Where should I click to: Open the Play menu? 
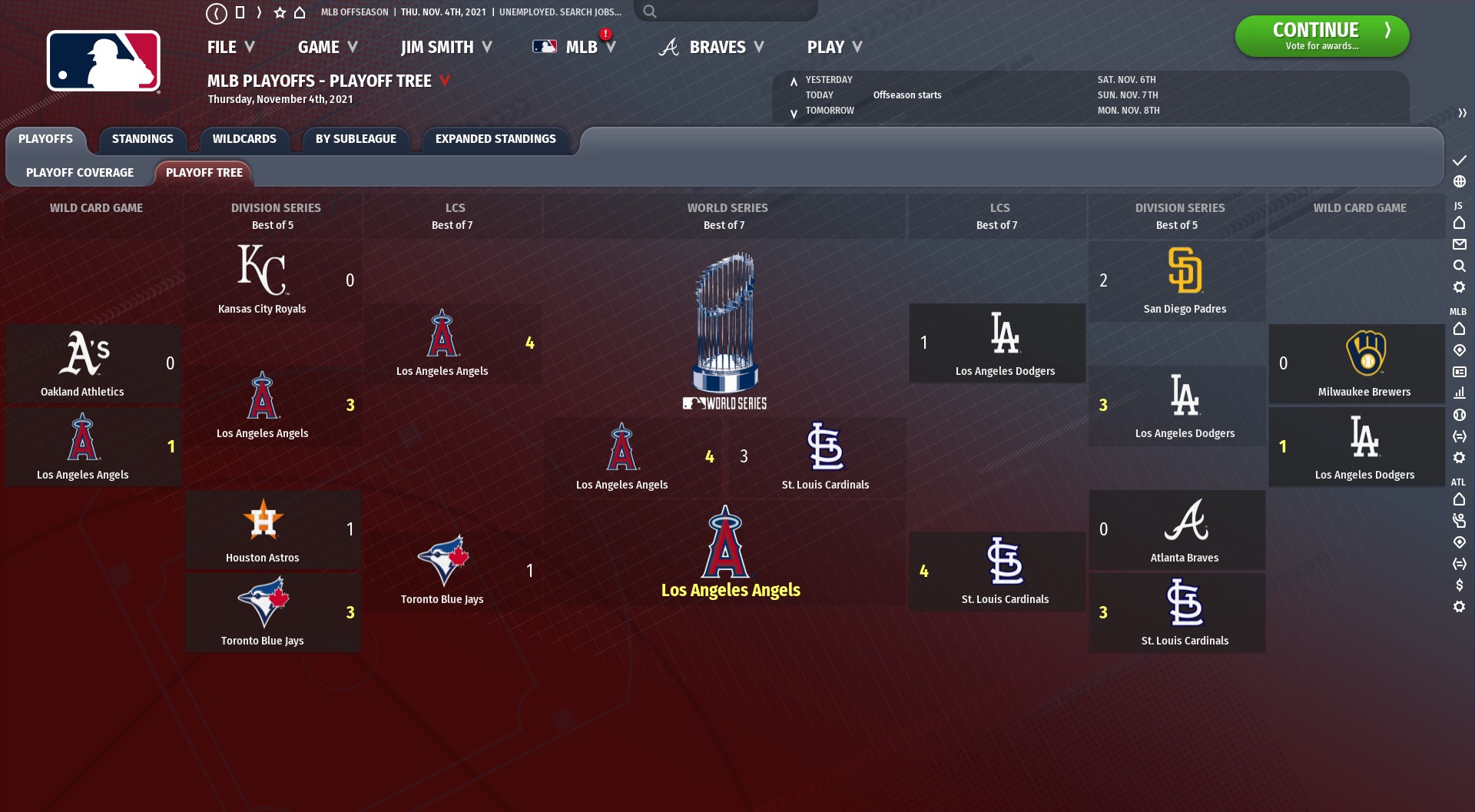pos(834,48)
